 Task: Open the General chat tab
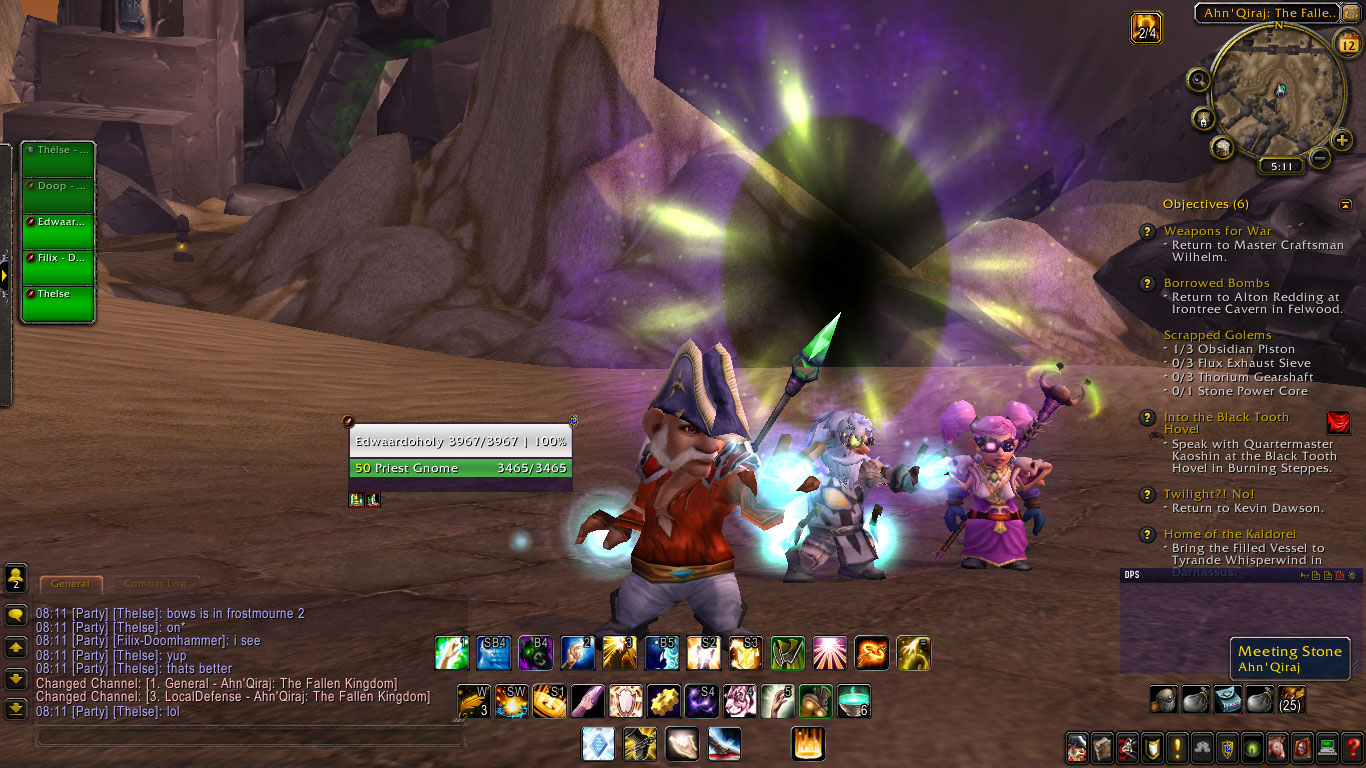[70, 584]
